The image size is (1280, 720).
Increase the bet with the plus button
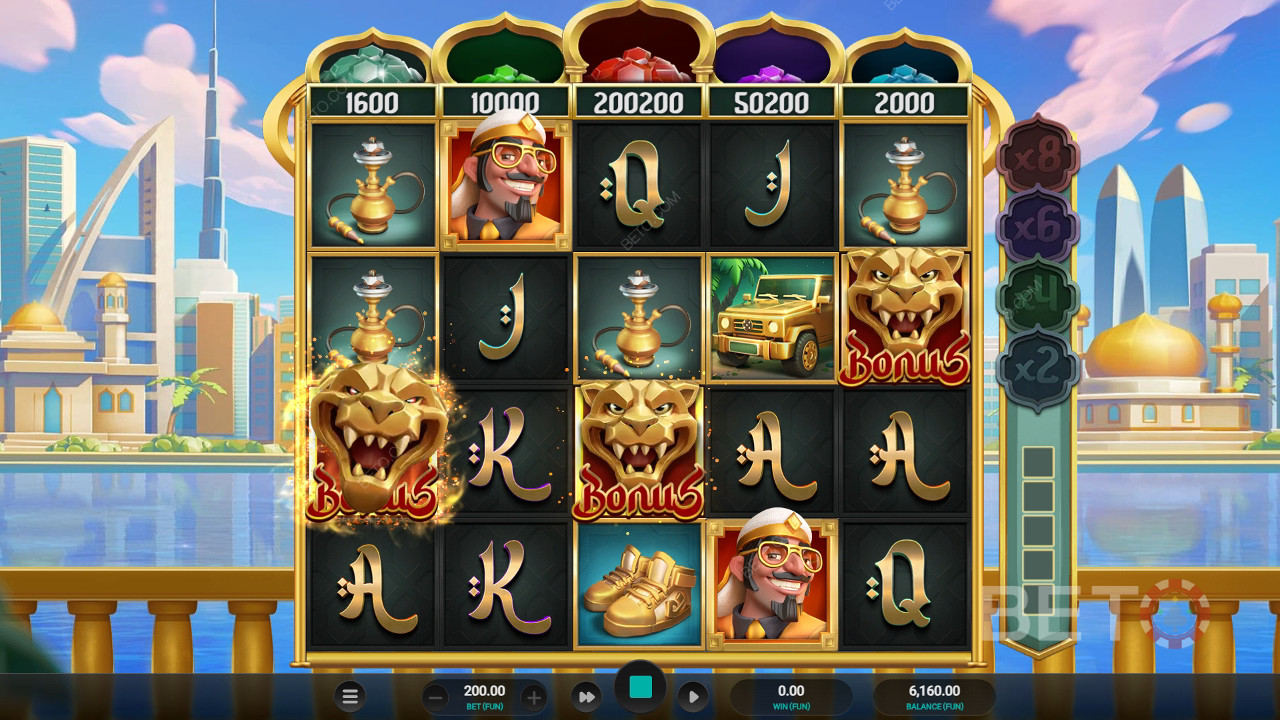[x=534, y=697]
